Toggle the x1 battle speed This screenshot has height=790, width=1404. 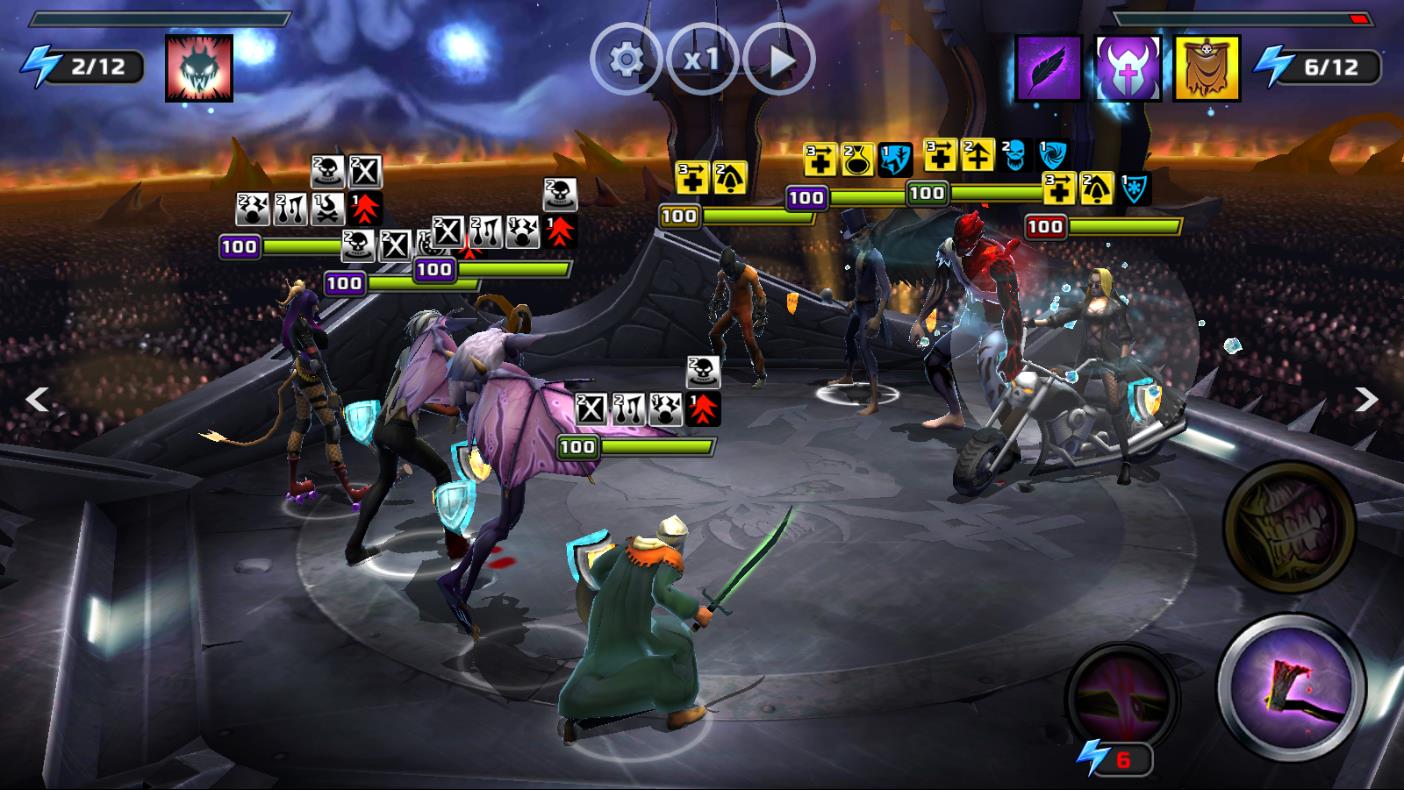pos(702,60)
